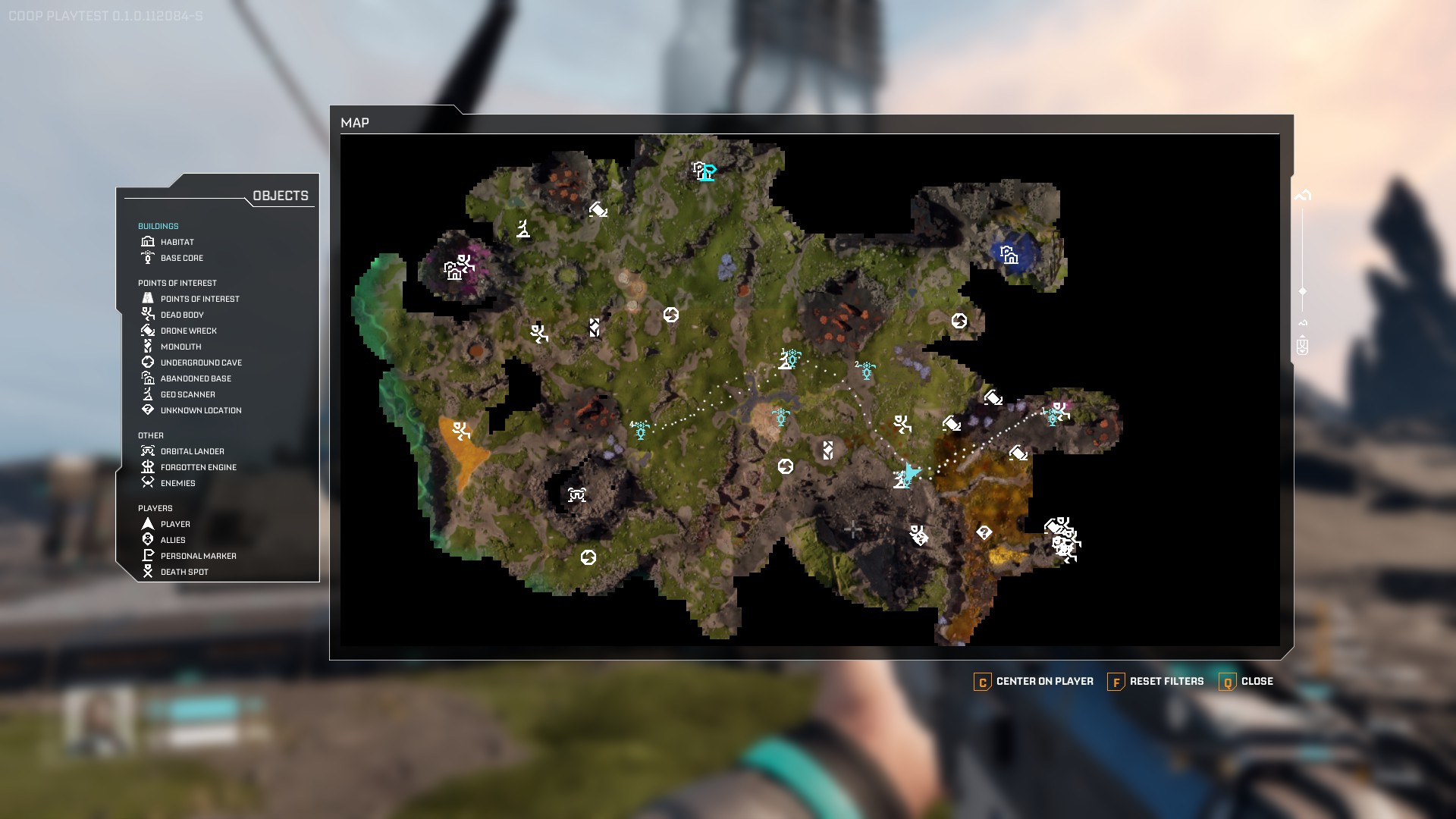Toggle Unknown Location filter
1456x819 pixels.
click(201, 410)
